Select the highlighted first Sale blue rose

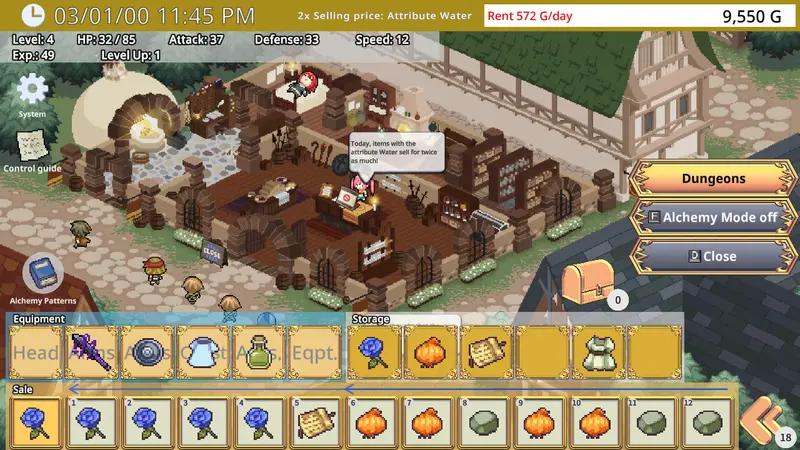pos(35,423)
